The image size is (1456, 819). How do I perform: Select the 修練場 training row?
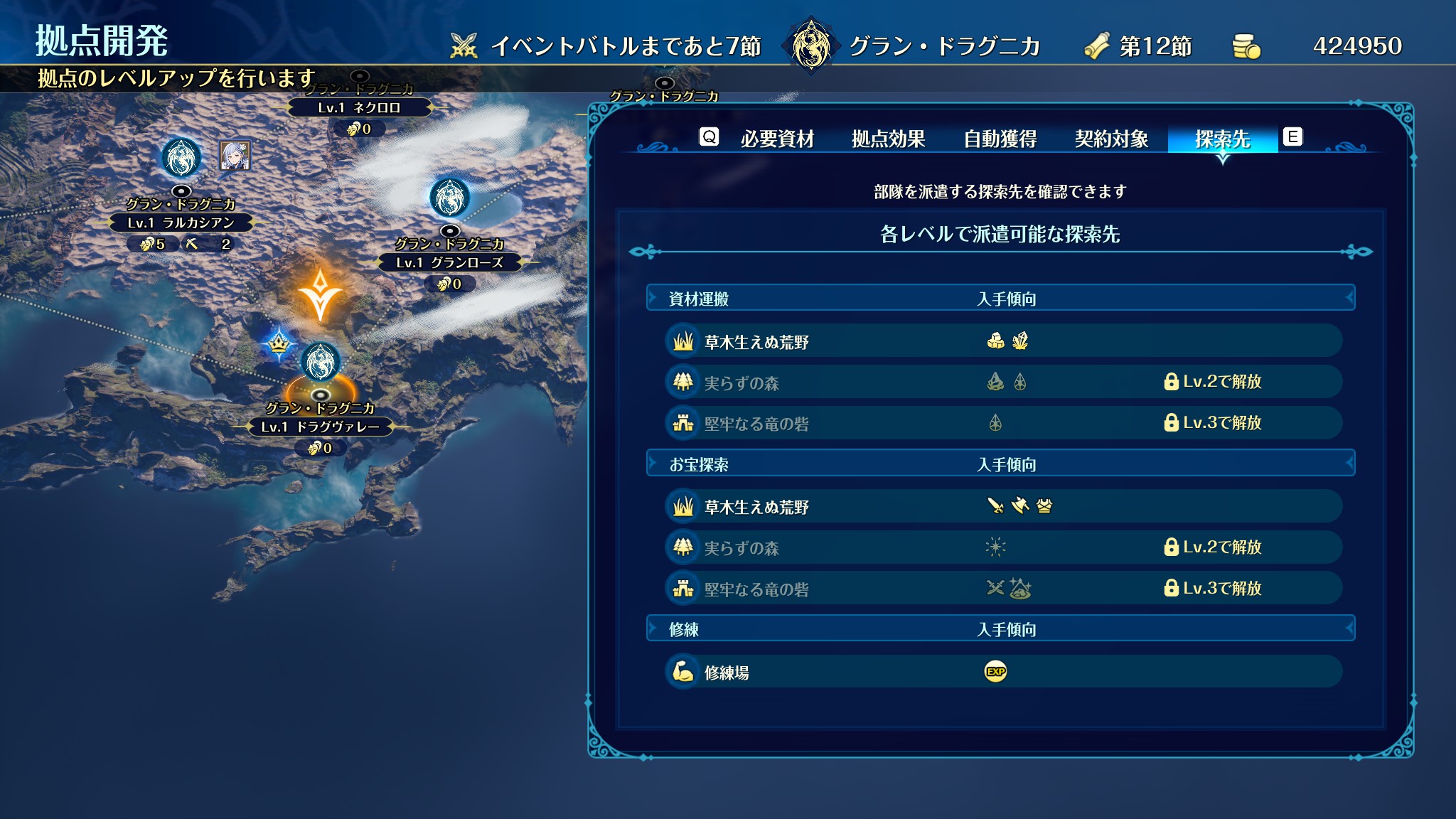(x=1002, y=672)
